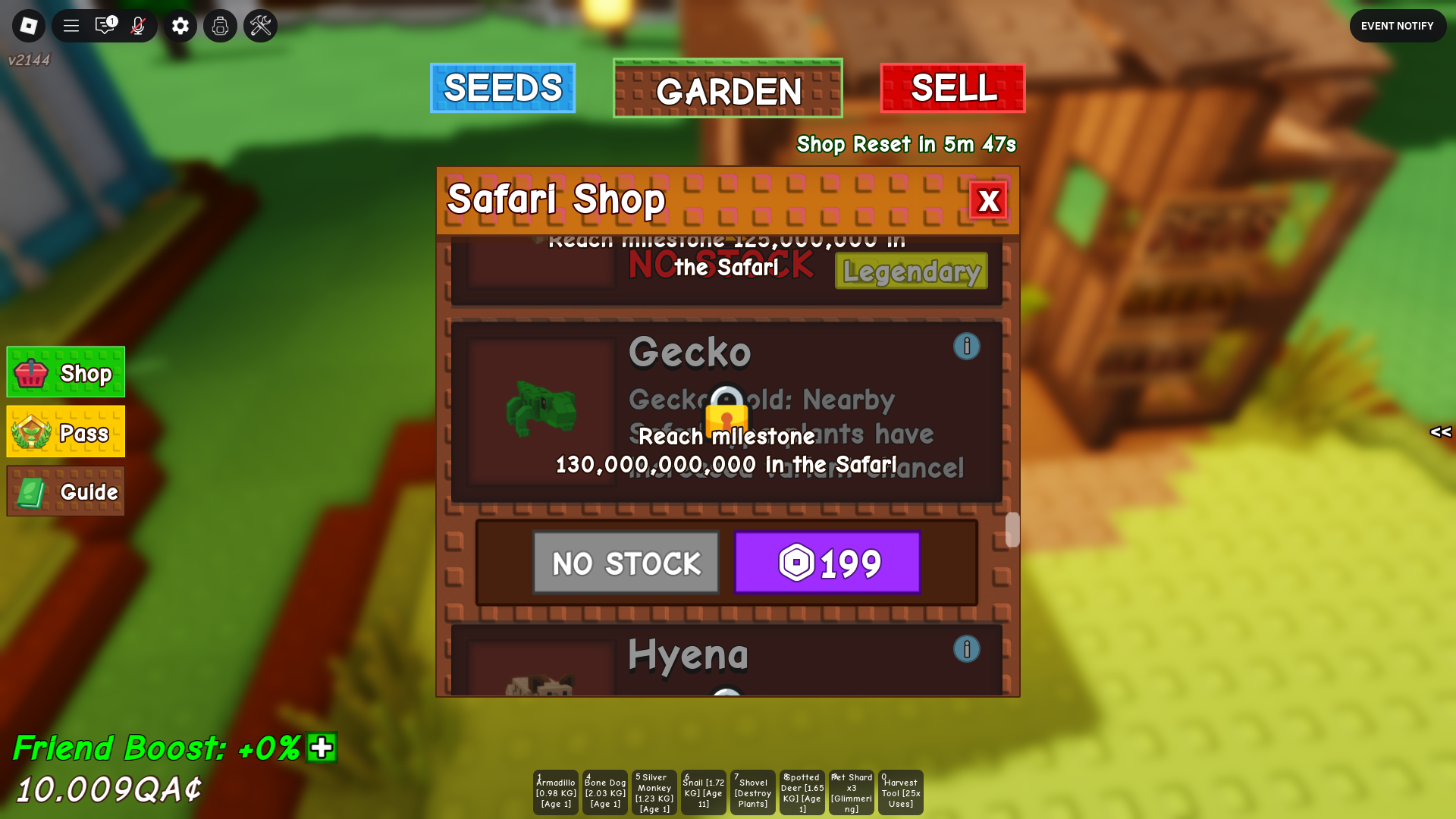The height and width of the screenshot is (819, 1456).
Task: Open the Guide book icon
Action: [x=65, y=491]
